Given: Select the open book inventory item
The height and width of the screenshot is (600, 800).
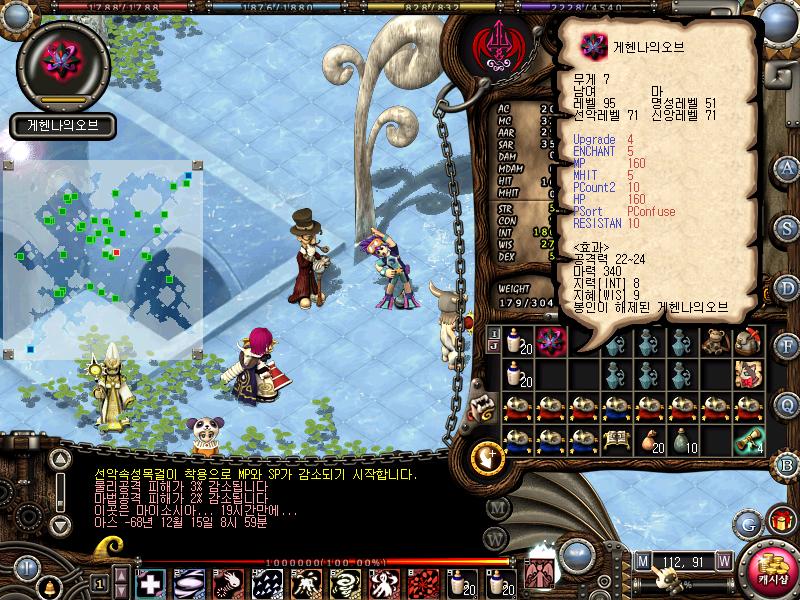Looking at the screenshot, I should tap(615, 439).
